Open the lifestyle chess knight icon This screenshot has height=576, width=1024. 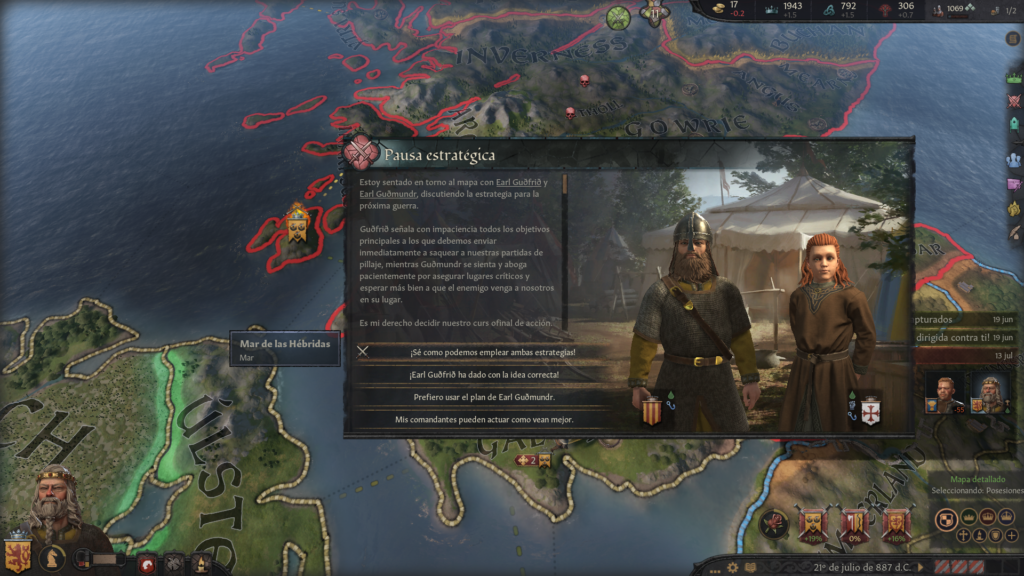pyautogui.click(x=53, y=560)
